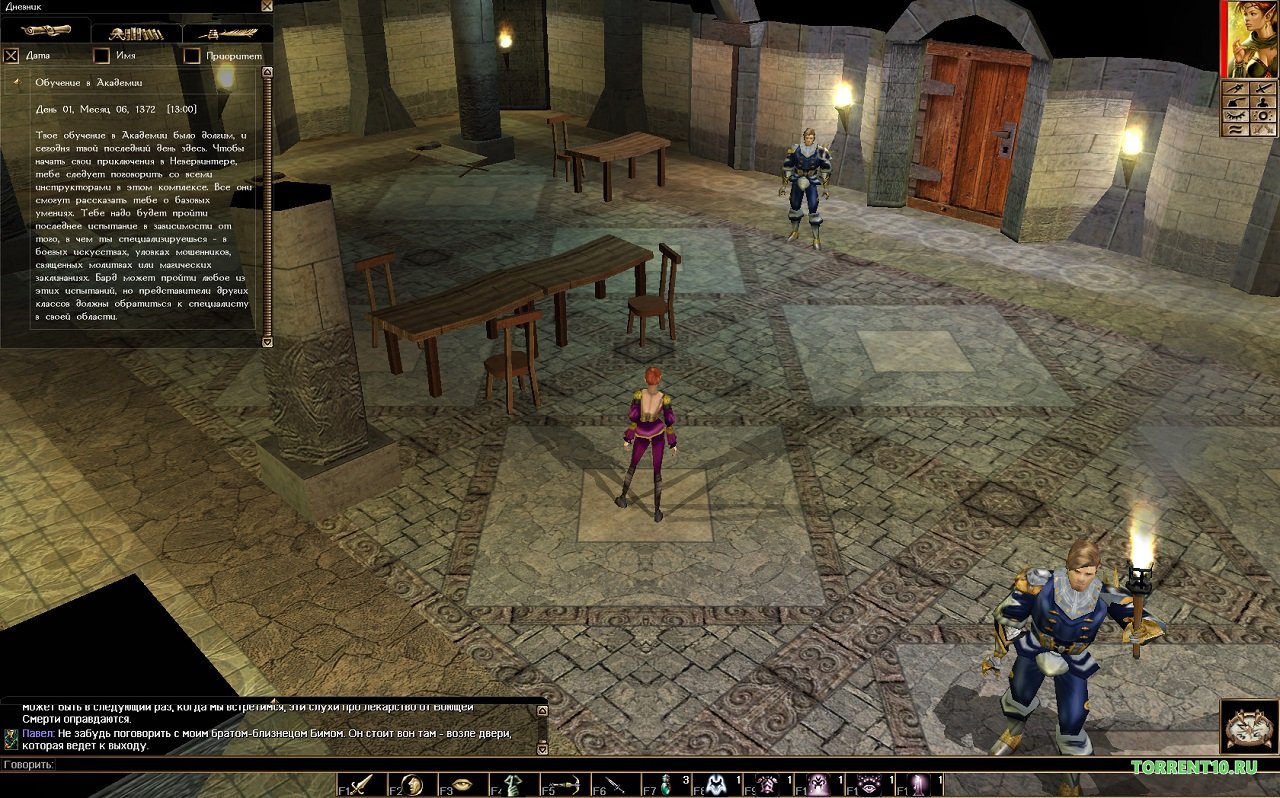This screenshot has width=1280, height=798.
Task: Click the quill and inkwell panel icon
Action: click(1234, 102)
